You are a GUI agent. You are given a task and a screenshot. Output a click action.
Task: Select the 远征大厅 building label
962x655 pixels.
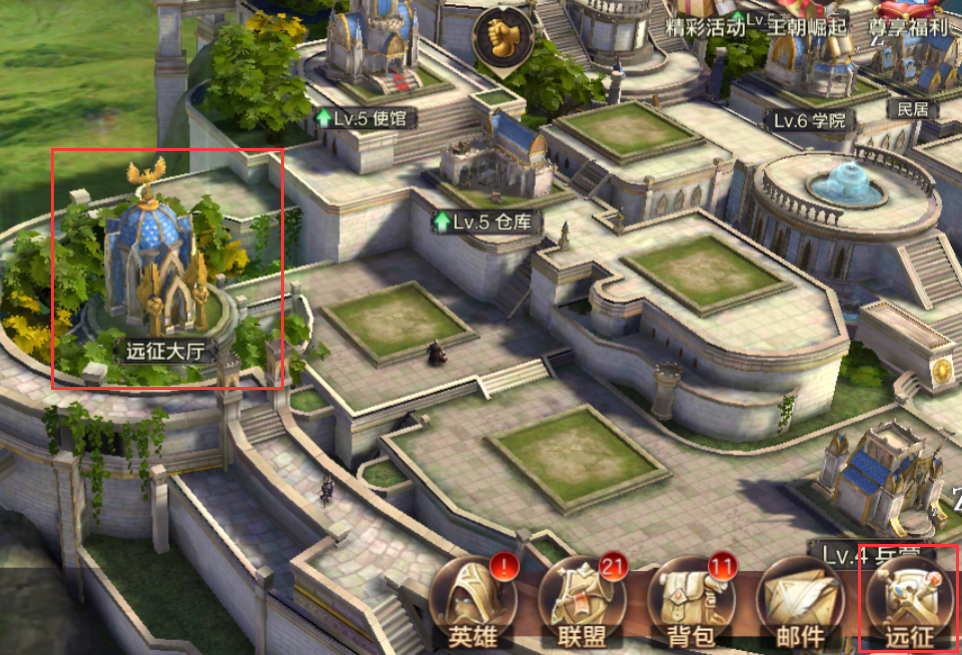tap(165, 351)
